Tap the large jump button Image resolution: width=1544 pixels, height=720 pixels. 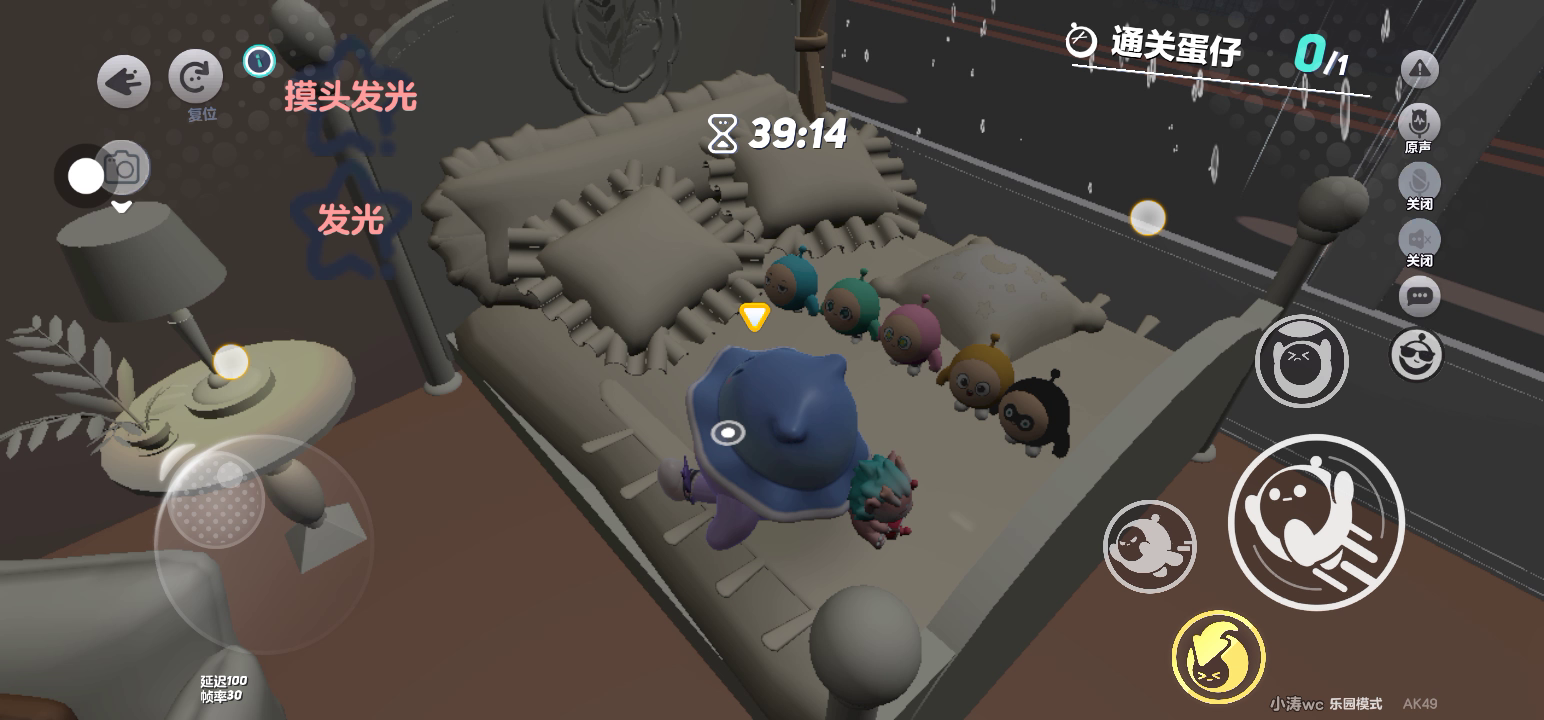pos(1315,521)
